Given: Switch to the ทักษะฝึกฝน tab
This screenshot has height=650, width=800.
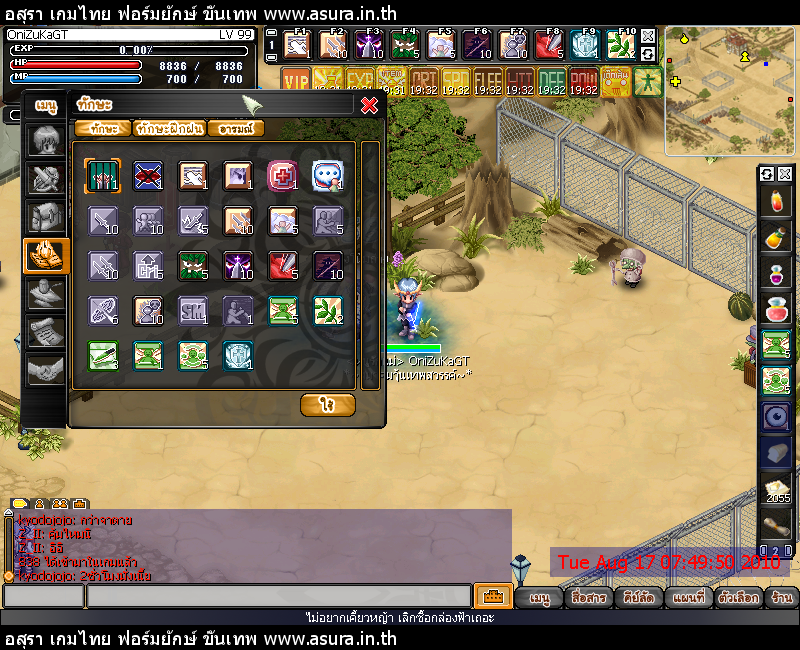Looking at the screenshot, I should pos(170,128).
